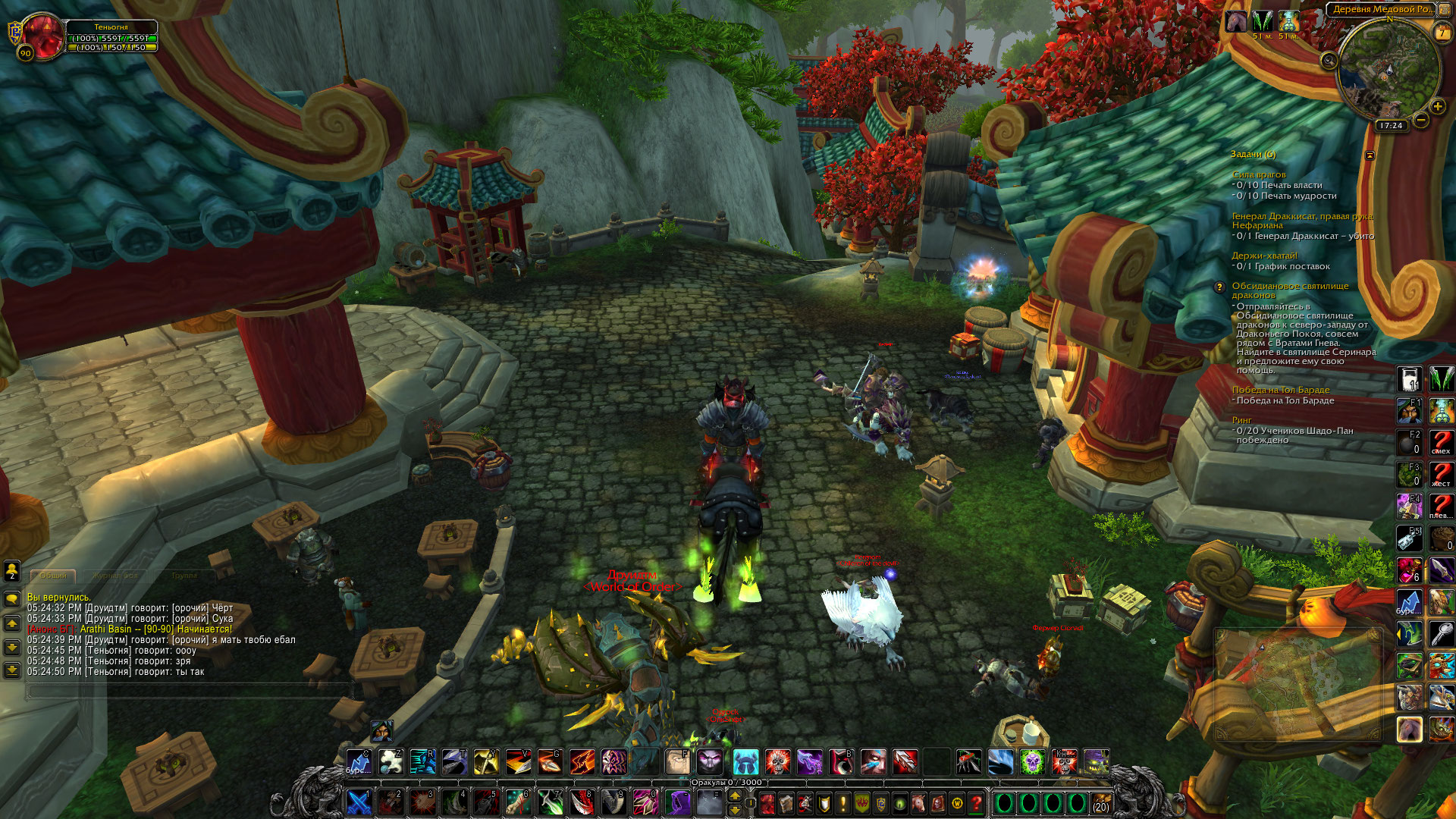Screen dimensions: 1456x819
Task: Jump chat to the bottom with last arrow
Action: pyautogui.click(x=12, y=670)
